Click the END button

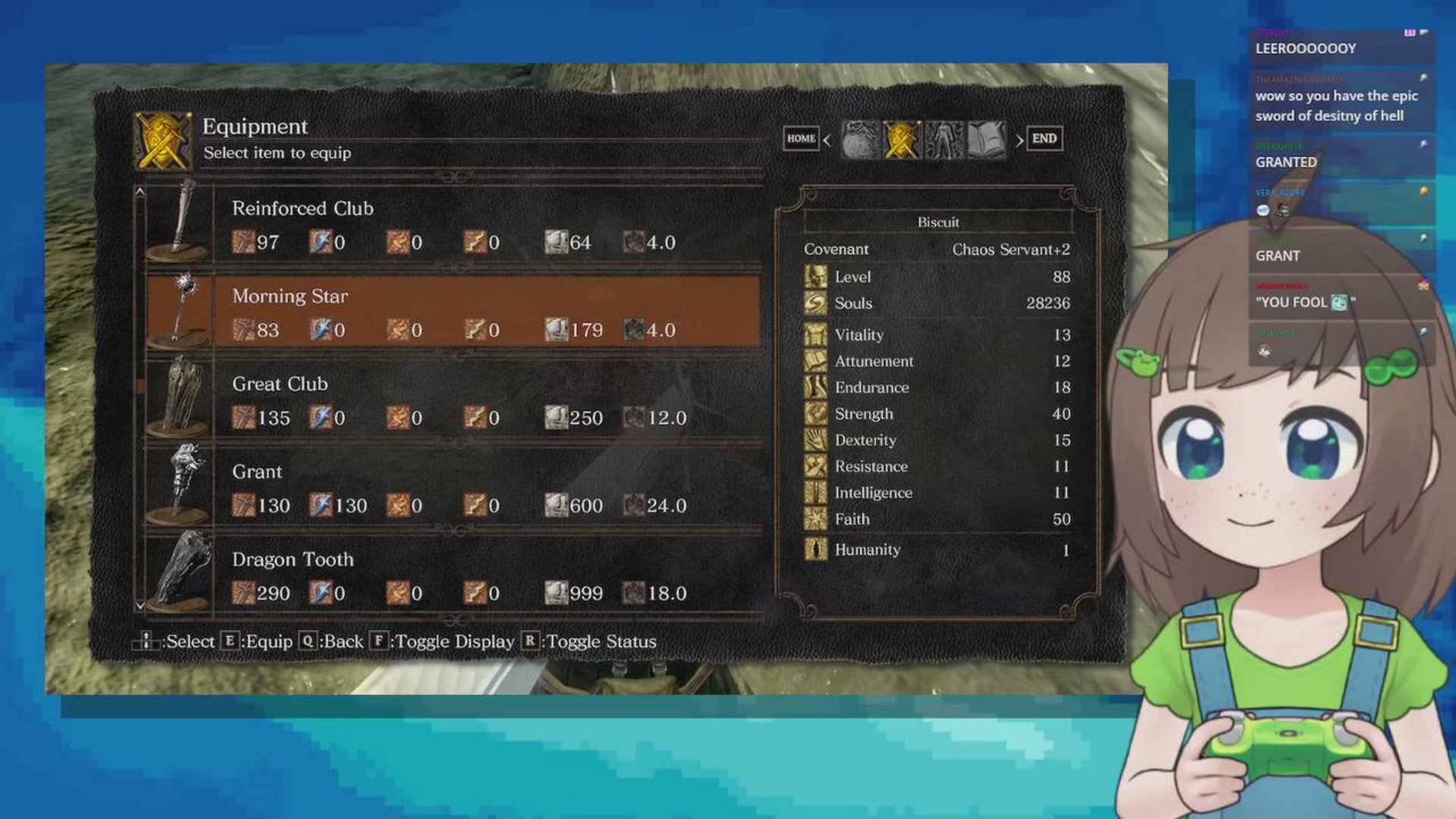[1045, 139]
